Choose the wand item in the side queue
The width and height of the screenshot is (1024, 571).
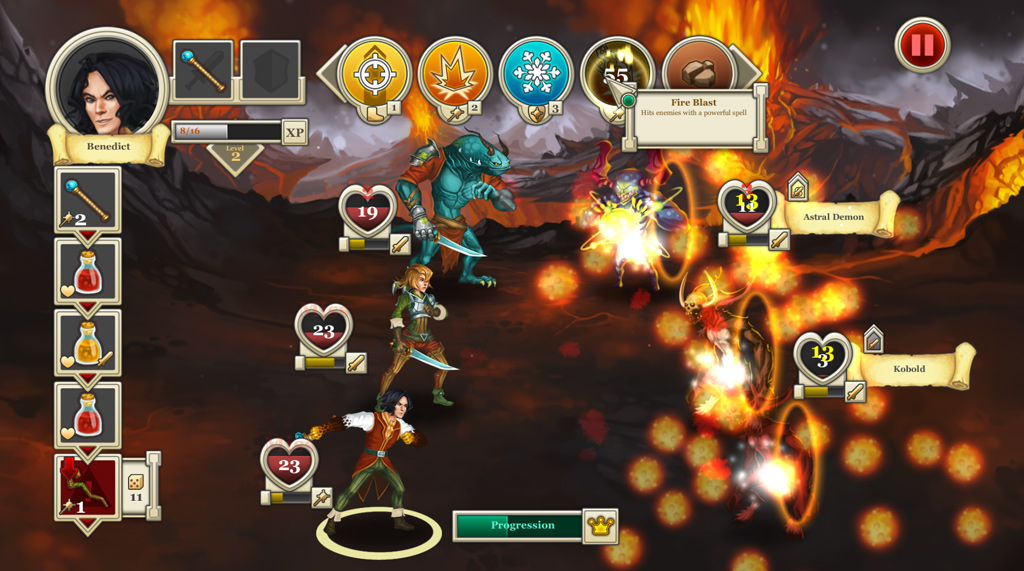point(88,199)
